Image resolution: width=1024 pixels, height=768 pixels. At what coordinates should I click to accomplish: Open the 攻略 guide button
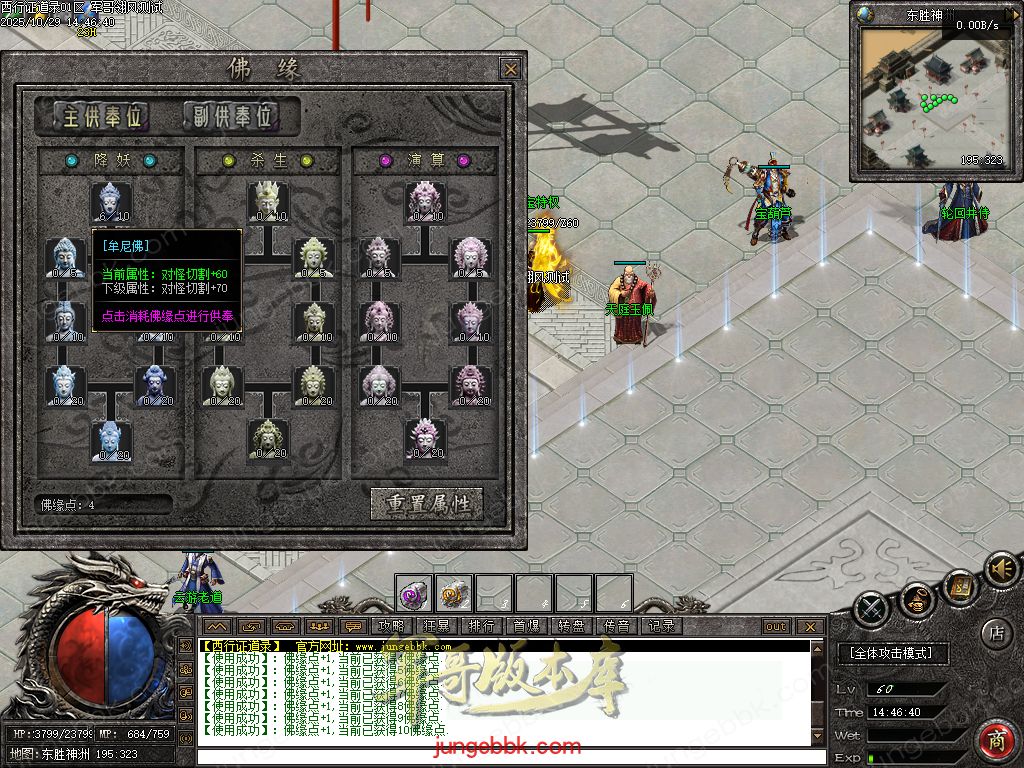tap(392, 626)
